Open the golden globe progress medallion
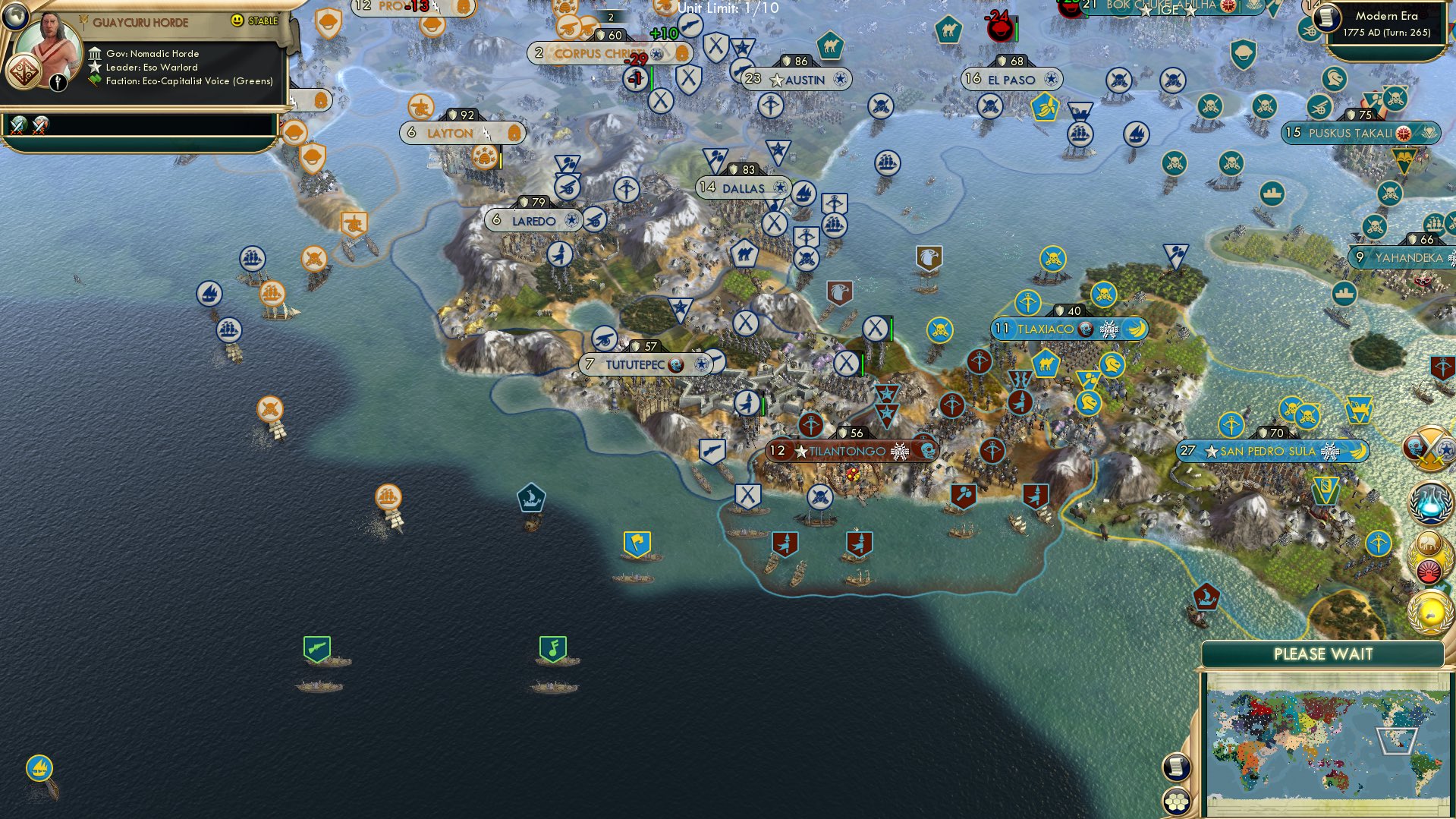The image size is (1456, 819). (1430, 612)
